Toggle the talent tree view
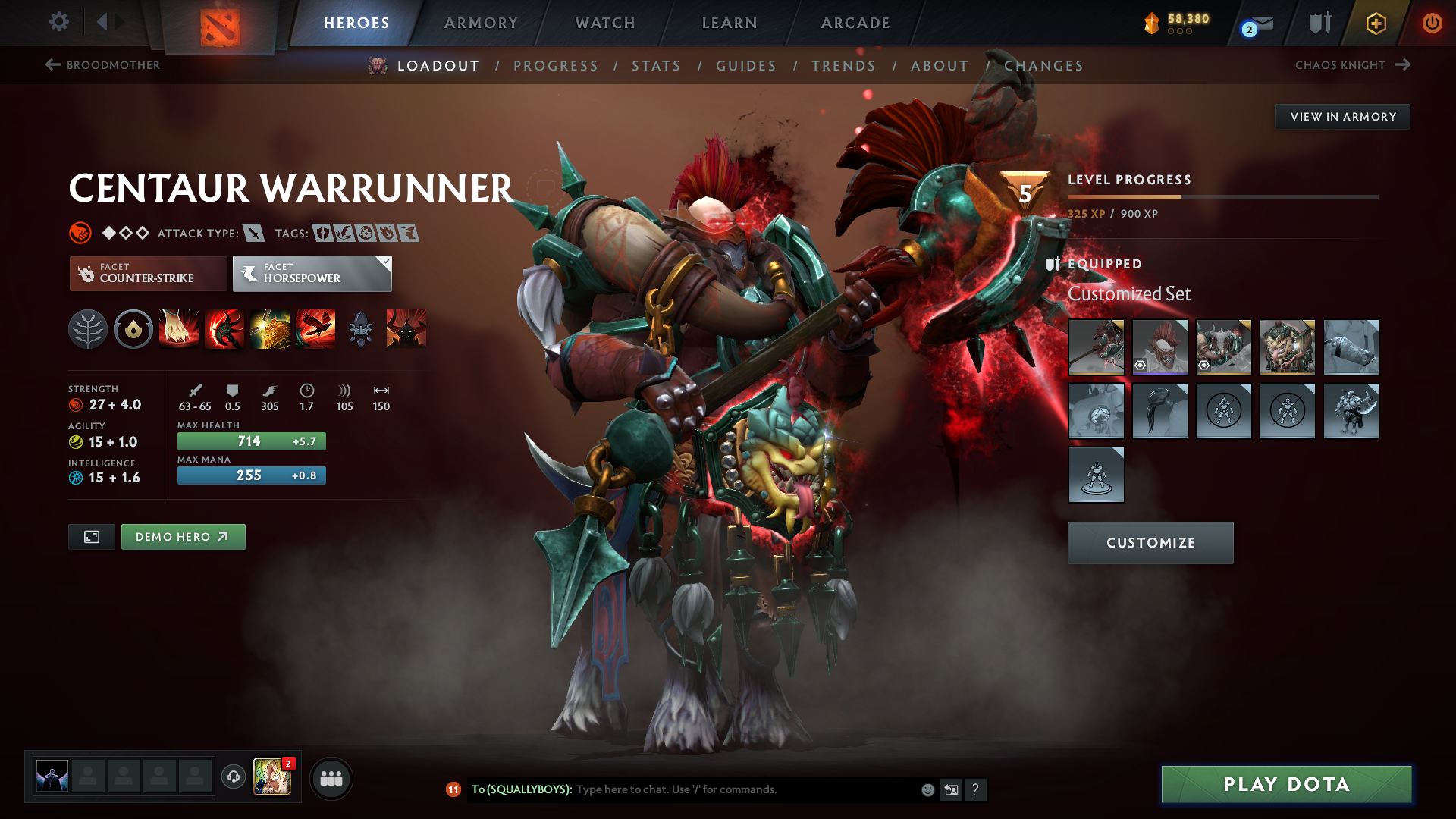This screenshot has width=1456, height=819. (88, 328)
